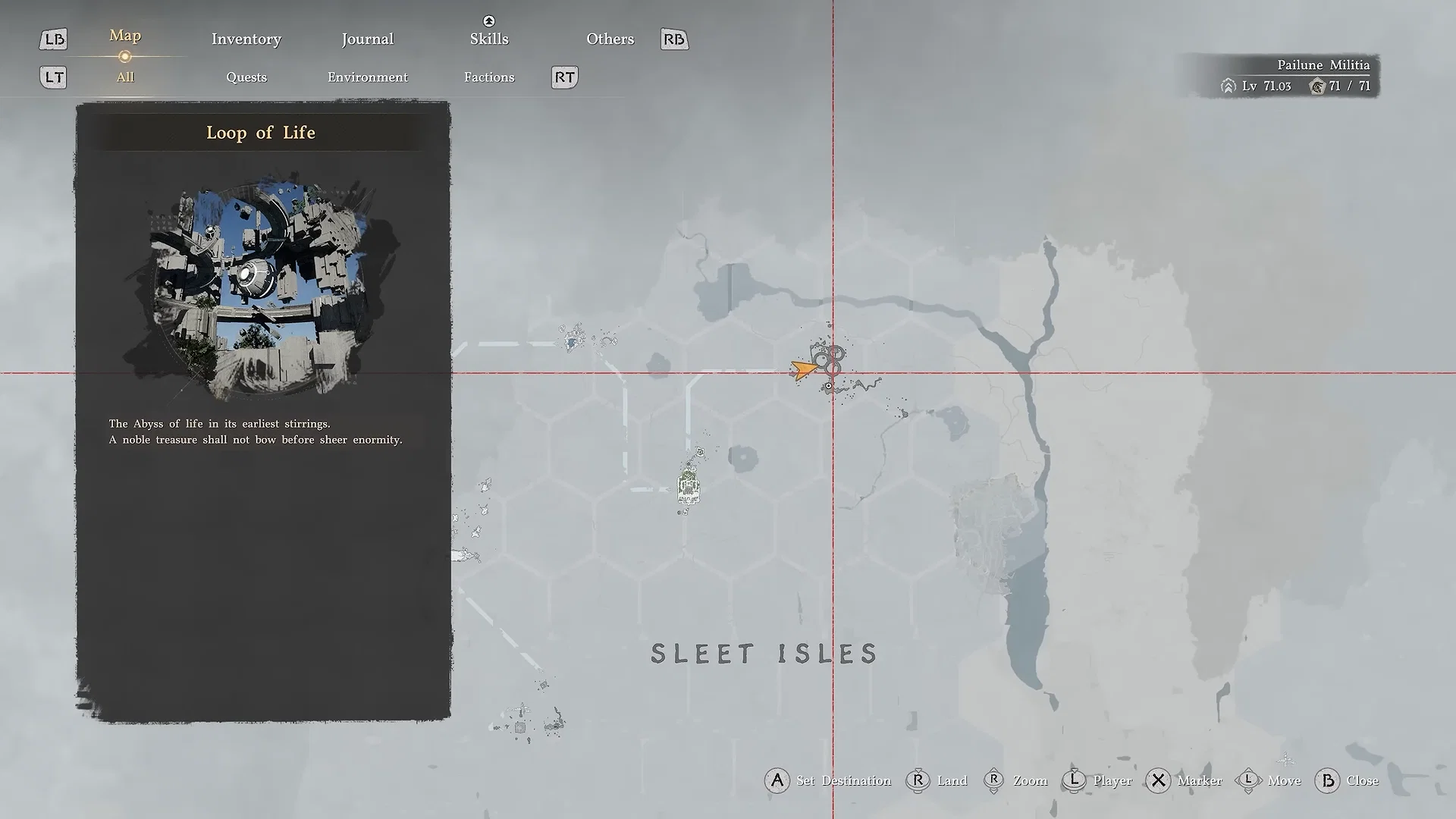Viewport: 1456px width, 819px height.
Task: Click the L stick Player prompt icon
Action: tap(1074, 780)
